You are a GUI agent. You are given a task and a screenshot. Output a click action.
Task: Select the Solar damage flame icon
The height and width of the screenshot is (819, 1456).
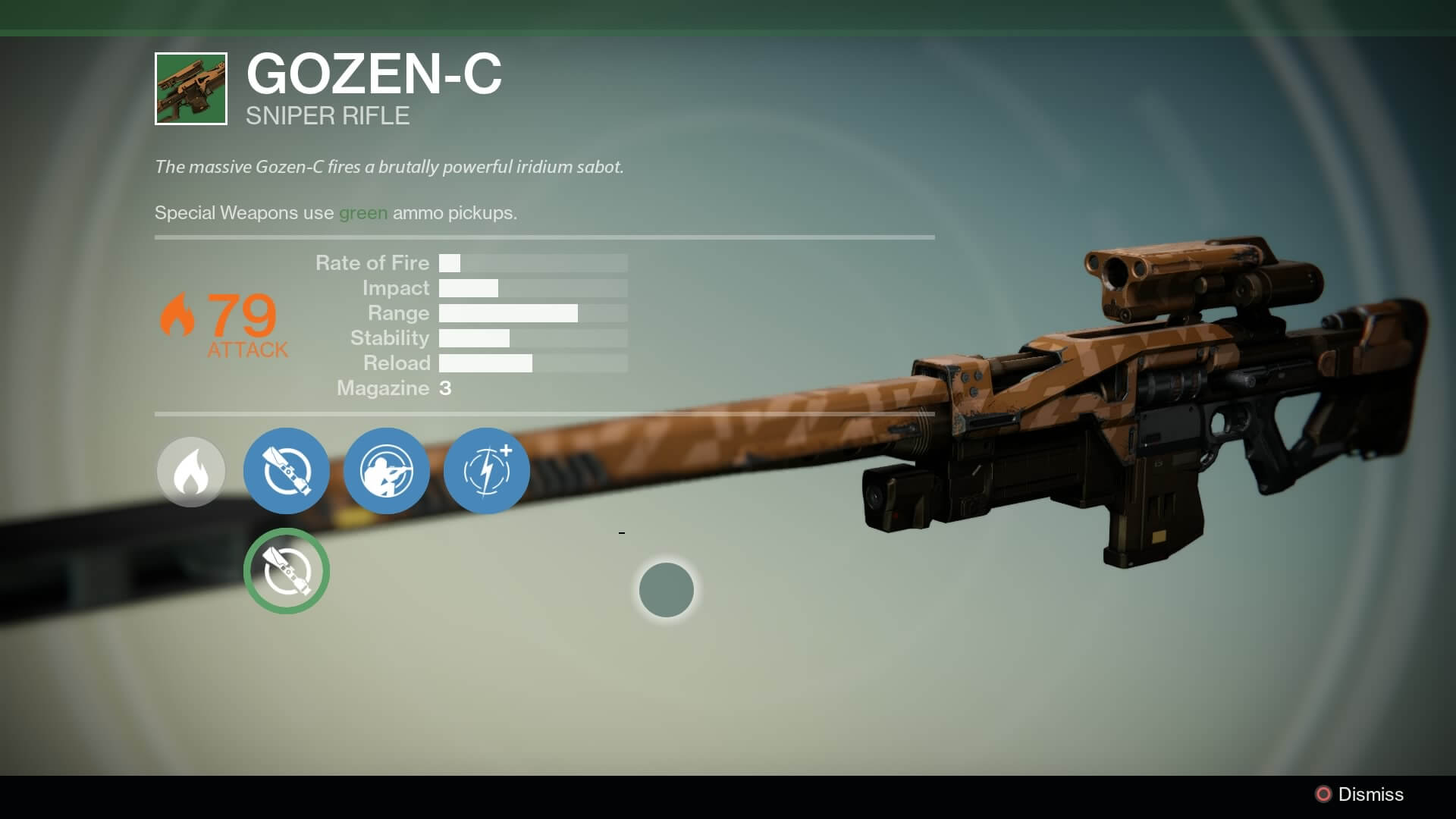click(x=190, y=471)
